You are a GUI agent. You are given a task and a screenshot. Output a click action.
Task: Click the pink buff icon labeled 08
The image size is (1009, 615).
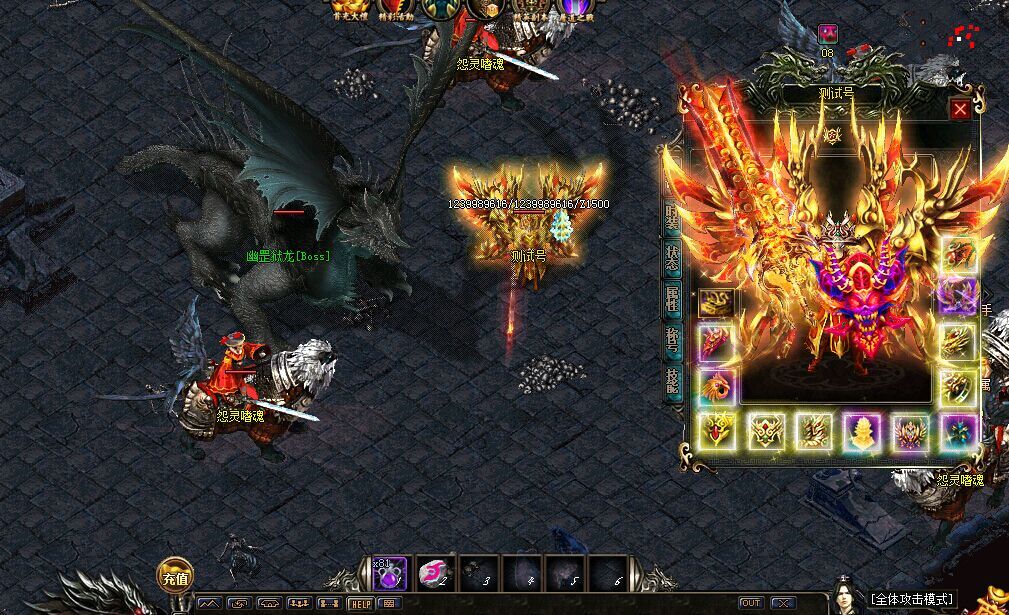click(828, 35)
